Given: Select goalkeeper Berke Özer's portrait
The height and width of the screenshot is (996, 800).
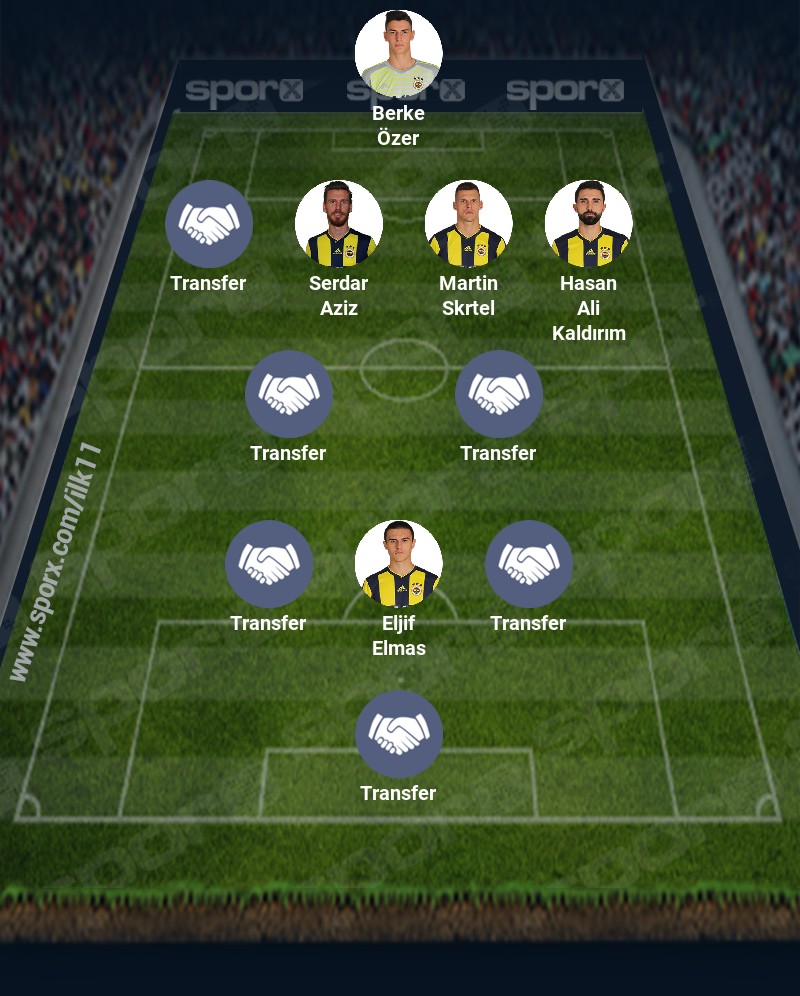Looking at the screenshot, I should (x=398, y=54).
